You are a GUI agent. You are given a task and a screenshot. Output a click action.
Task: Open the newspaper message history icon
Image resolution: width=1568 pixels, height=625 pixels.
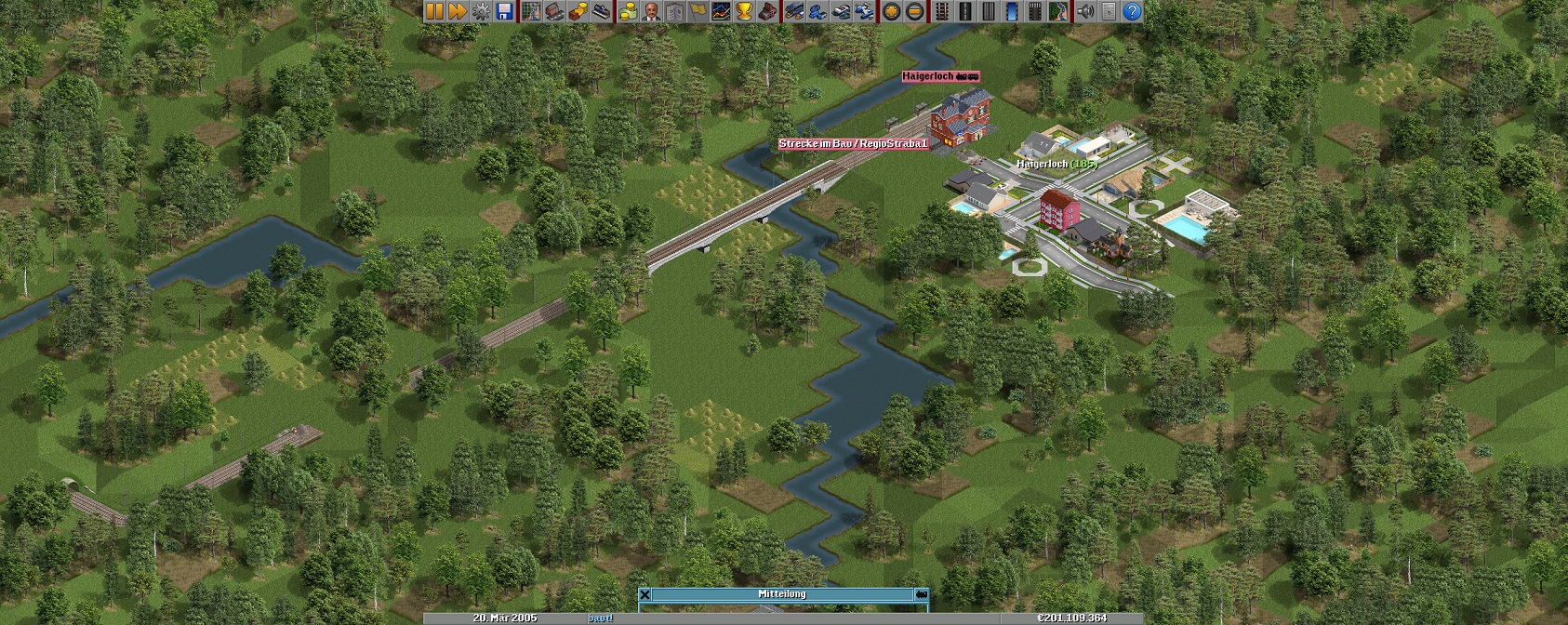pos(1109,11)
